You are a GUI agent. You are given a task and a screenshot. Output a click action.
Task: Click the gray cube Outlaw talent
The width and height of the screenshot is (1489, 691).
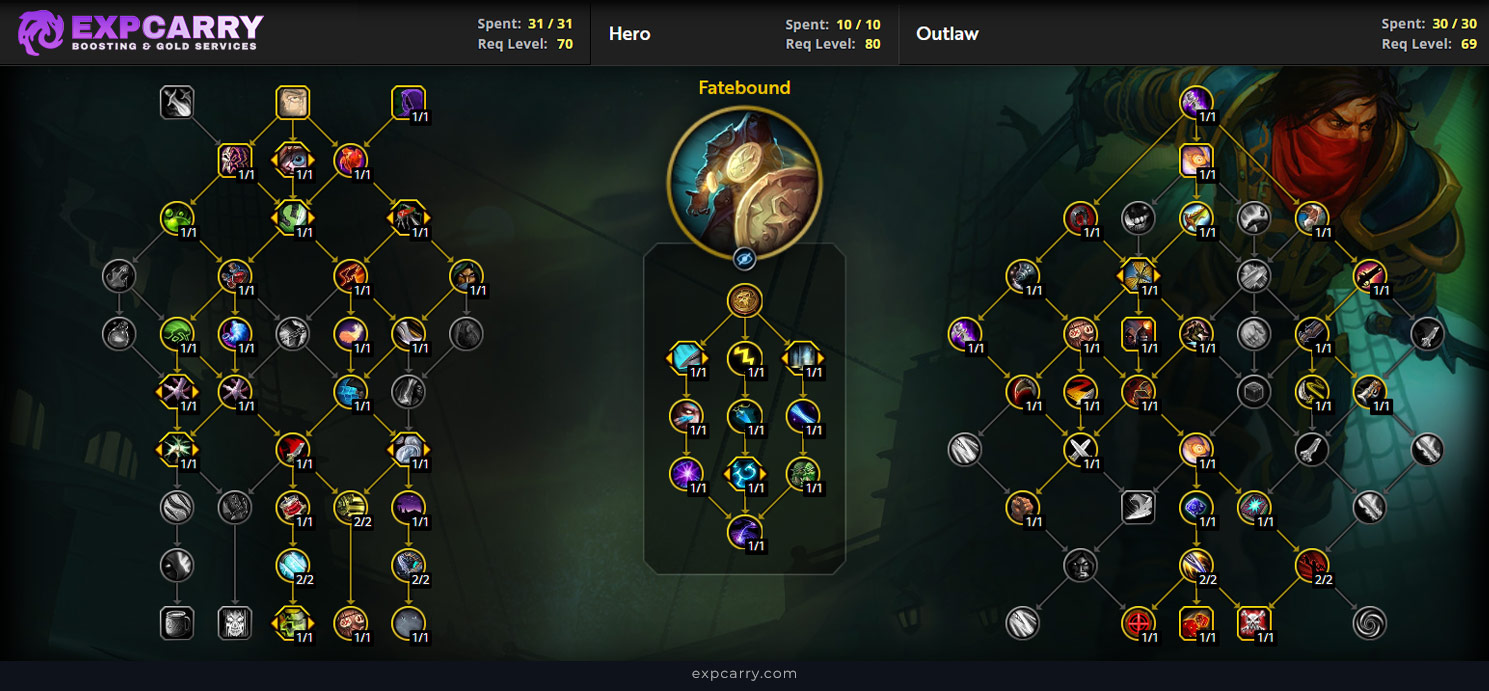1253,392
